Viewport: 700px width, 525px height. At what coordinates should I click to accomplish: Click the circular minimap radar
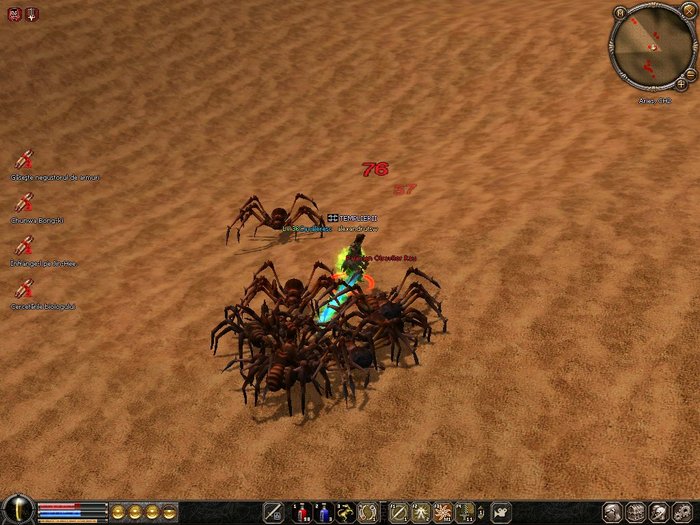pyautogui.click(x=651, y=48)
